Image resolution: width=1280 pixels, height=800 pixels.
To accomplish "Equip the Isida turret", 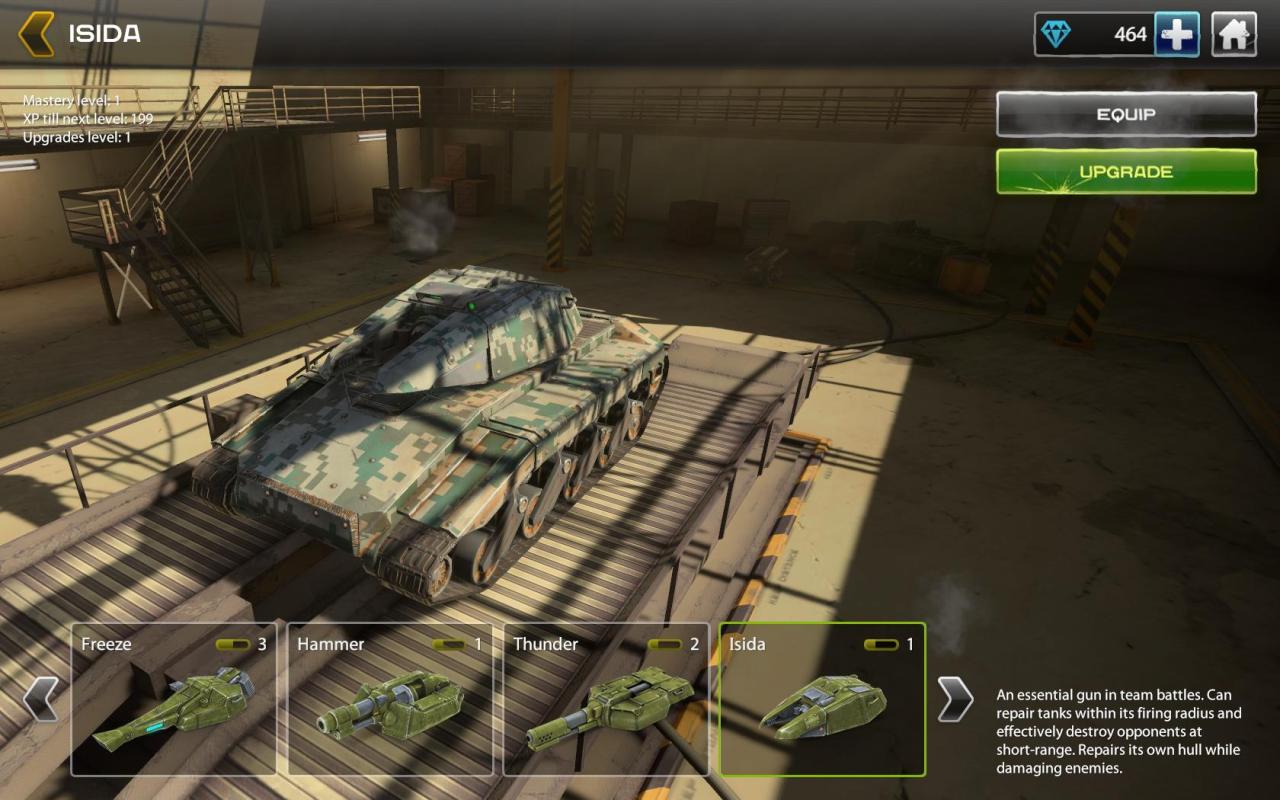I will coord(1126,114).
